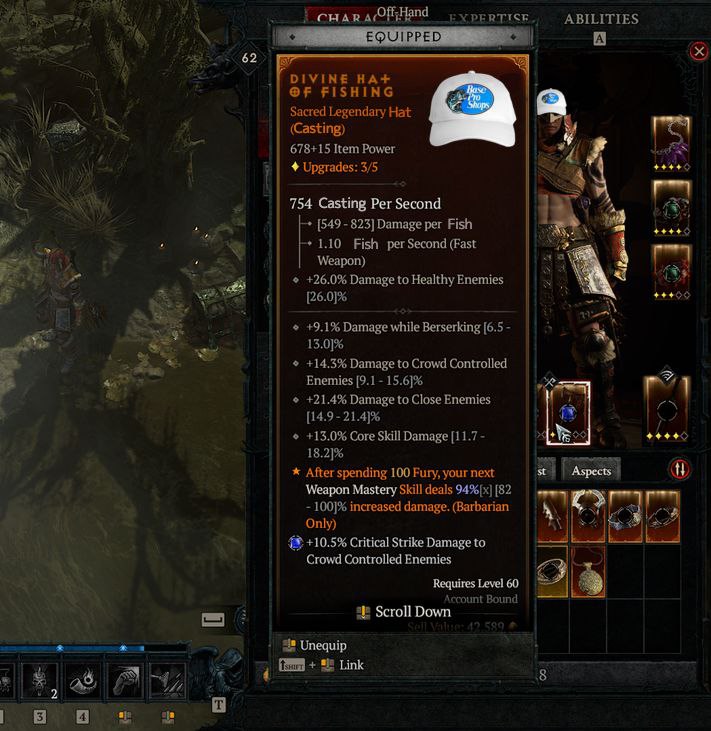
Task: Close the character panel with the red X
Action: point(698,51)
